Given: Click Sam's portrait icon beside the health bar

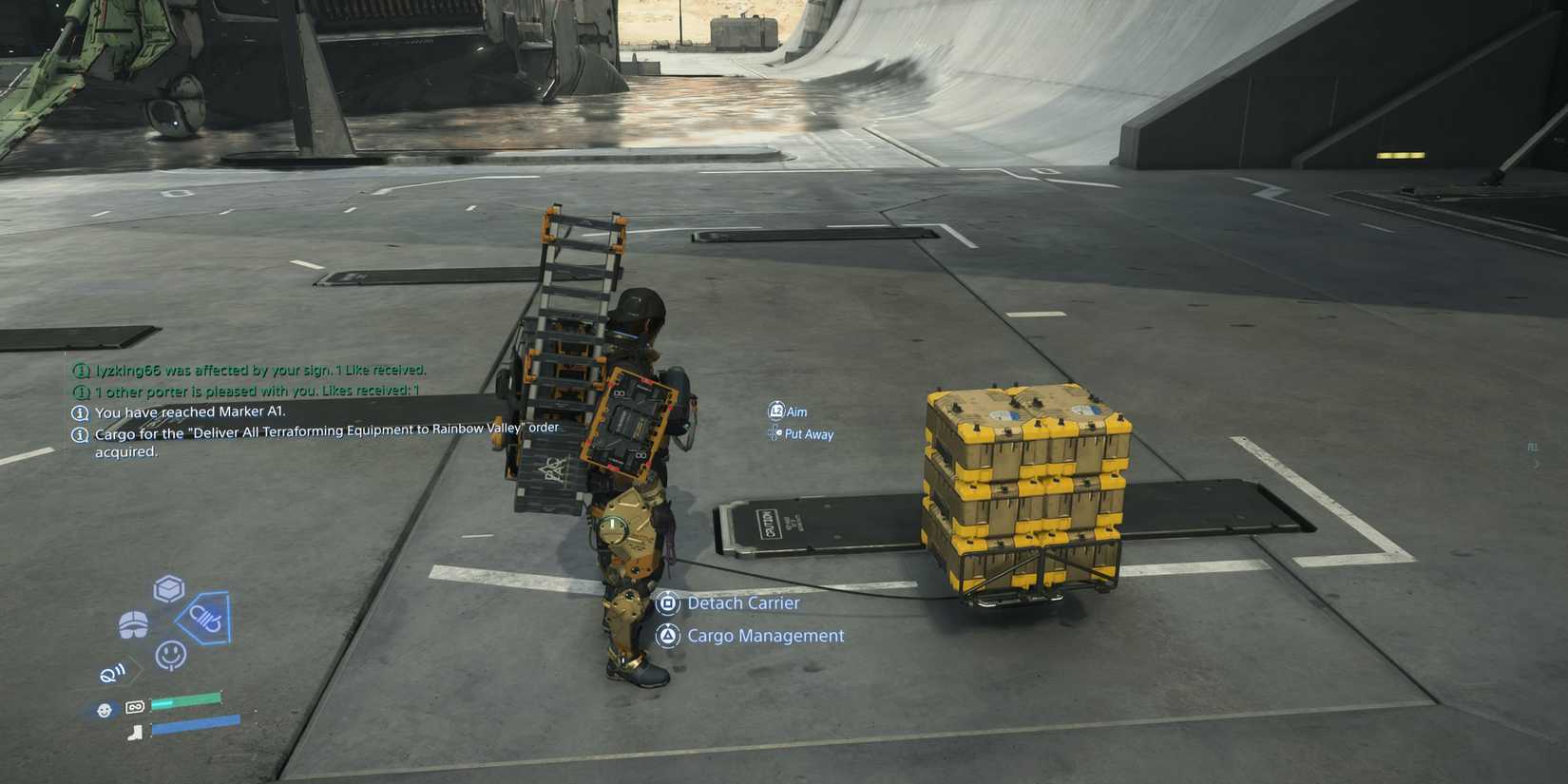Looking at the screenshot, I should coord(103,708).
